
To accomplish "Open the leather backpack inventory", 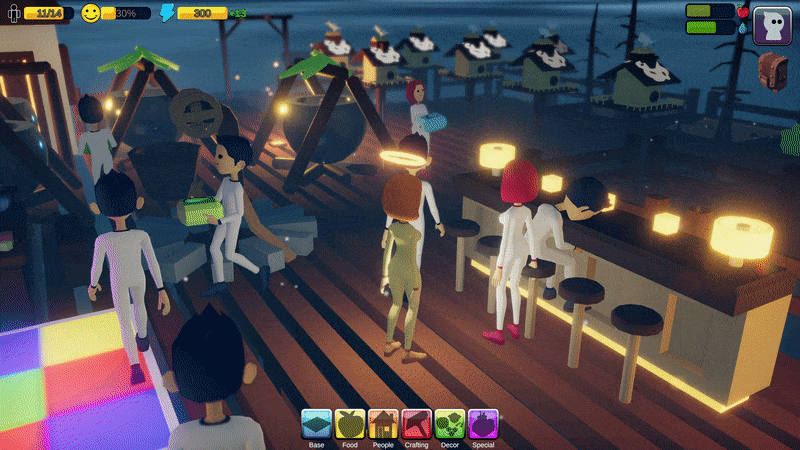I will [x=773, y=71].
